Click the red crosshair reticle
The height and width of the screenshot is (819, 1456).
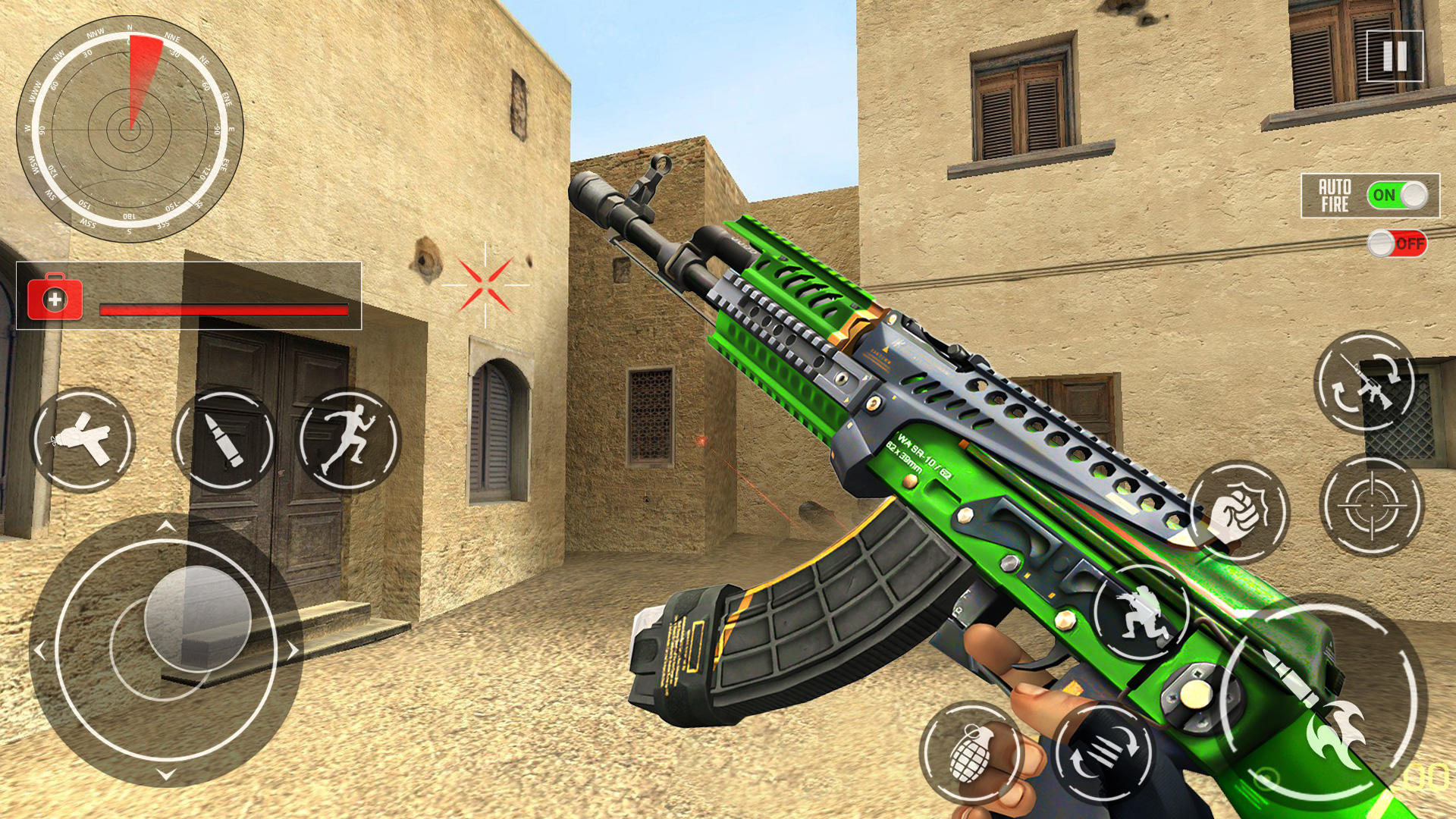482,284
